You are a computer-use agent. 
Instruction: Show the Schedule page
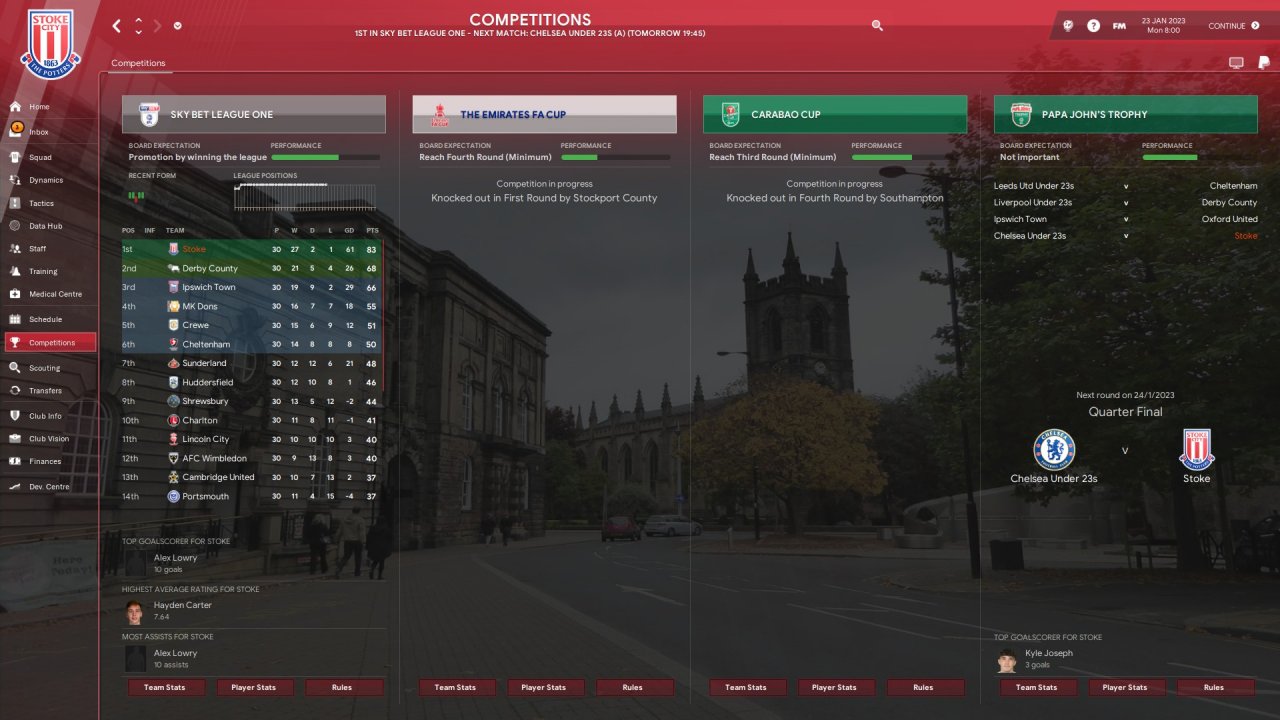(x=45, y=319)
